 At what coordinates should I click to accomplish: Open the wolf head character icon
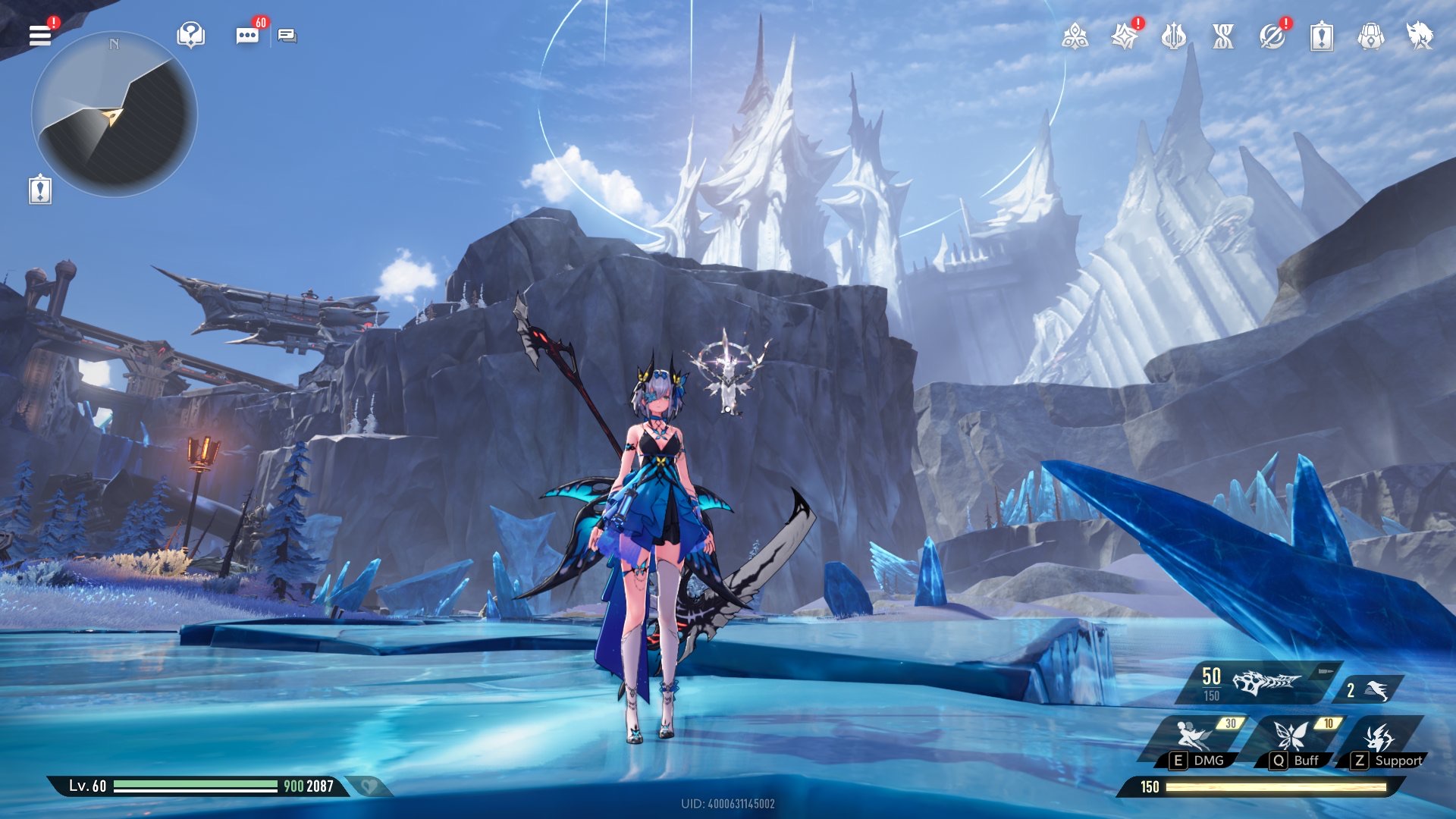click(1420, 36)
